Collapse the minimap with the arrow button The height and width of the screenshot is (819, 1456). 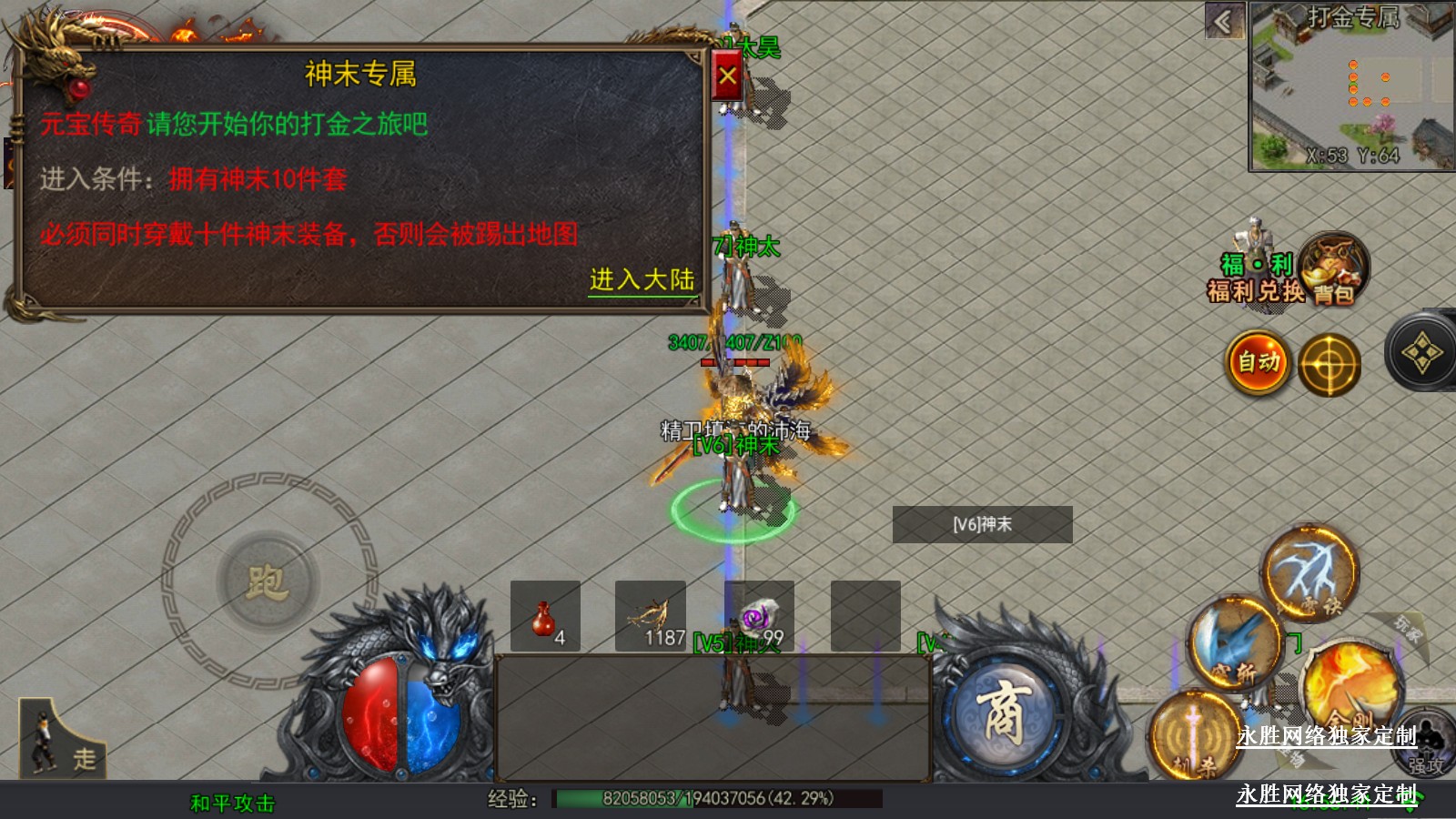point(1225,21)
